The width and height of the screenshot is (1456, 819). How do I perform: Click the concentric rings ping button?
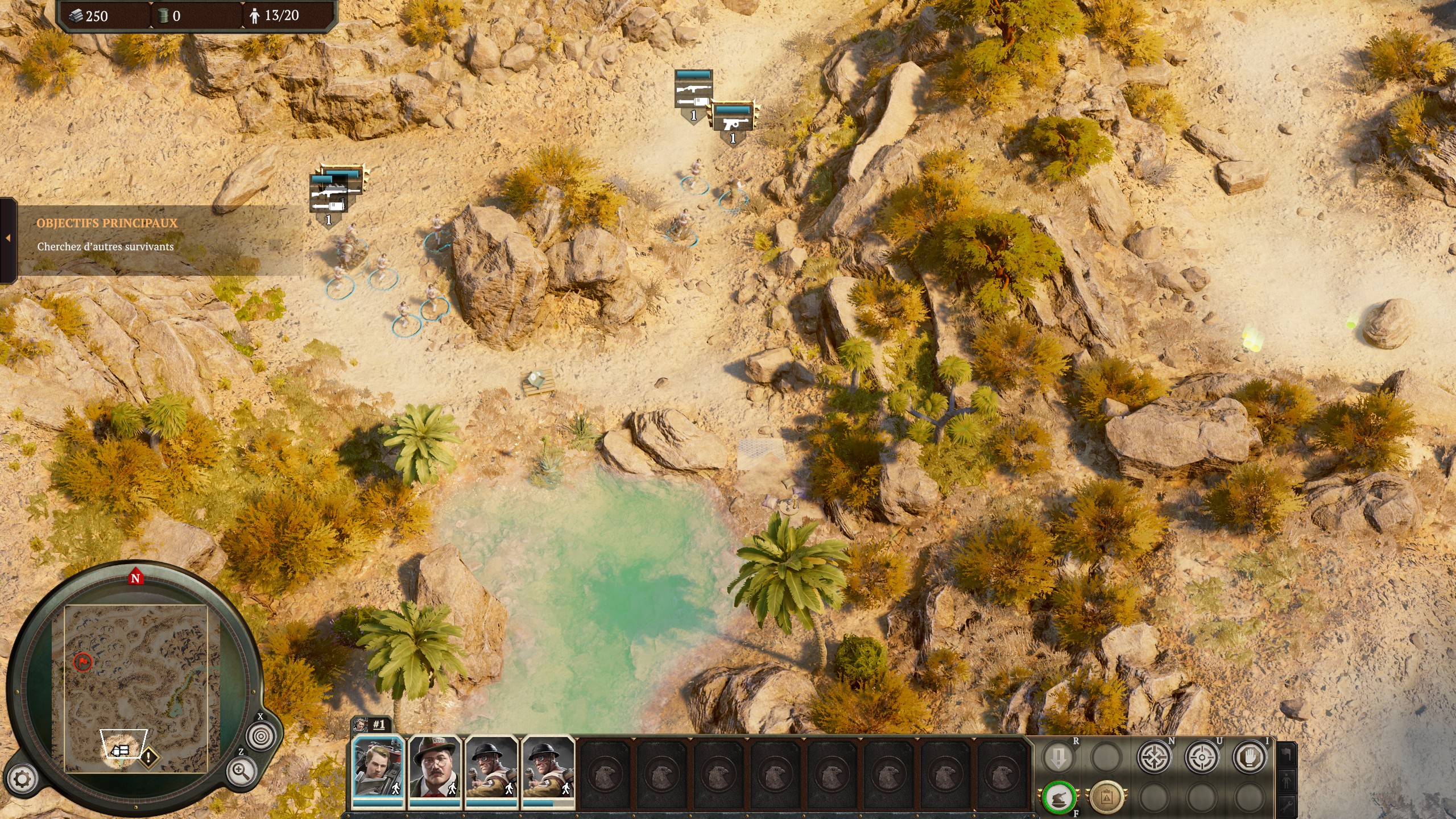260,736
